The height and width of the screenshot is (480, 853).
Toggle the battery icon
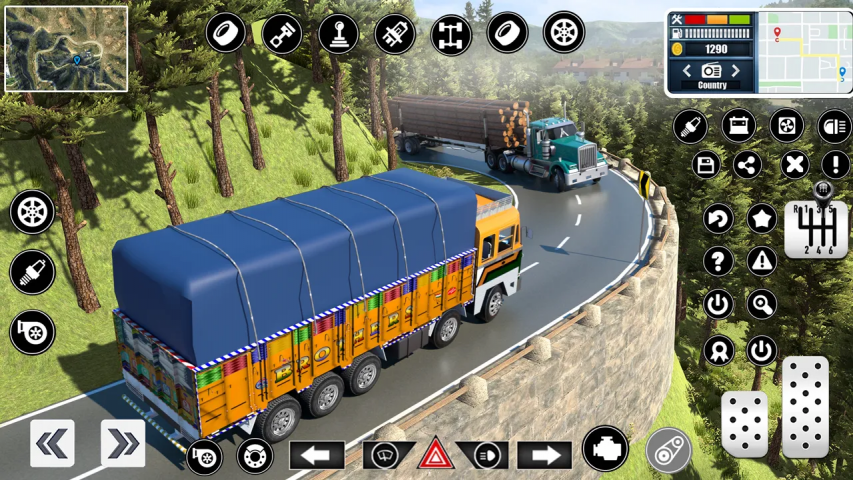tap(739, 126)
